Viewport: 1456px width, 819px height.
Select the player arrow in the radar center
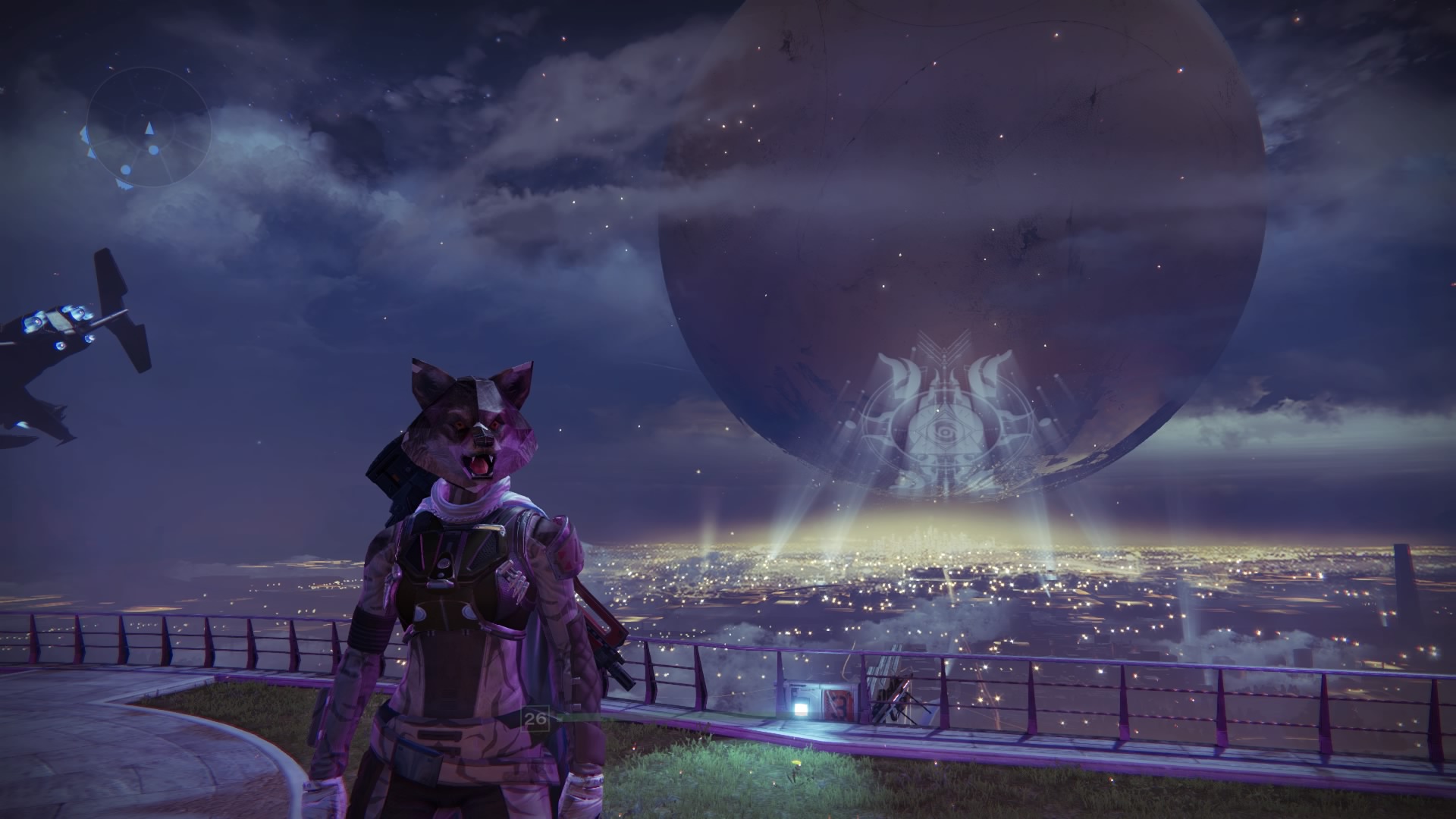click(x=149, y=127)
